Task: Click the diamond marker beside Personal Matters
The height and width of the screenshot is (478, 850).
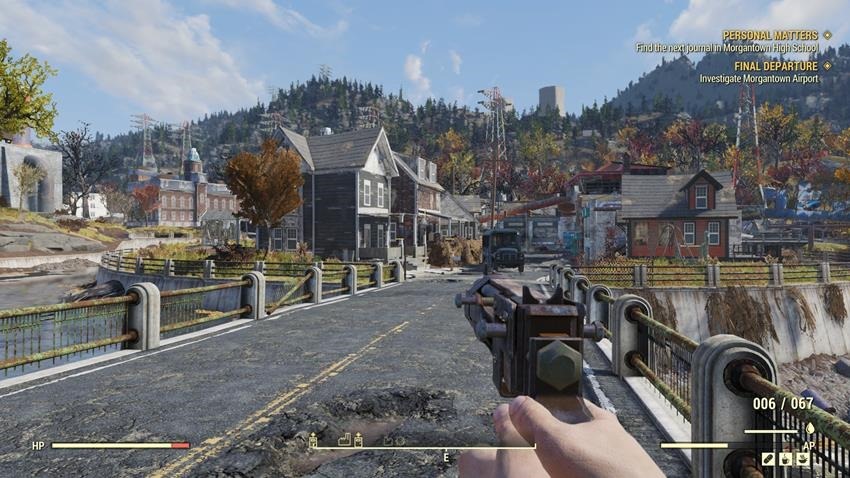Action: [x=827, y=35]
